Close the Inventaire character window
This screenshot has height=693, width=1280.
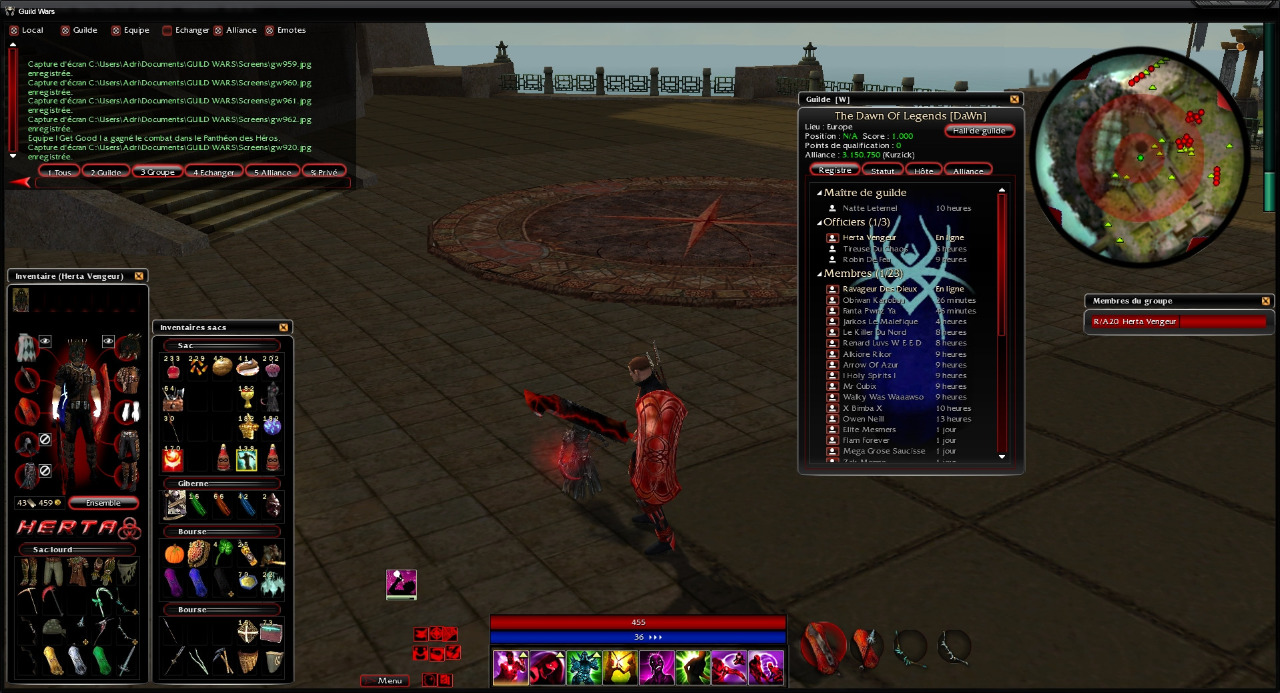[x=139, y=276]
